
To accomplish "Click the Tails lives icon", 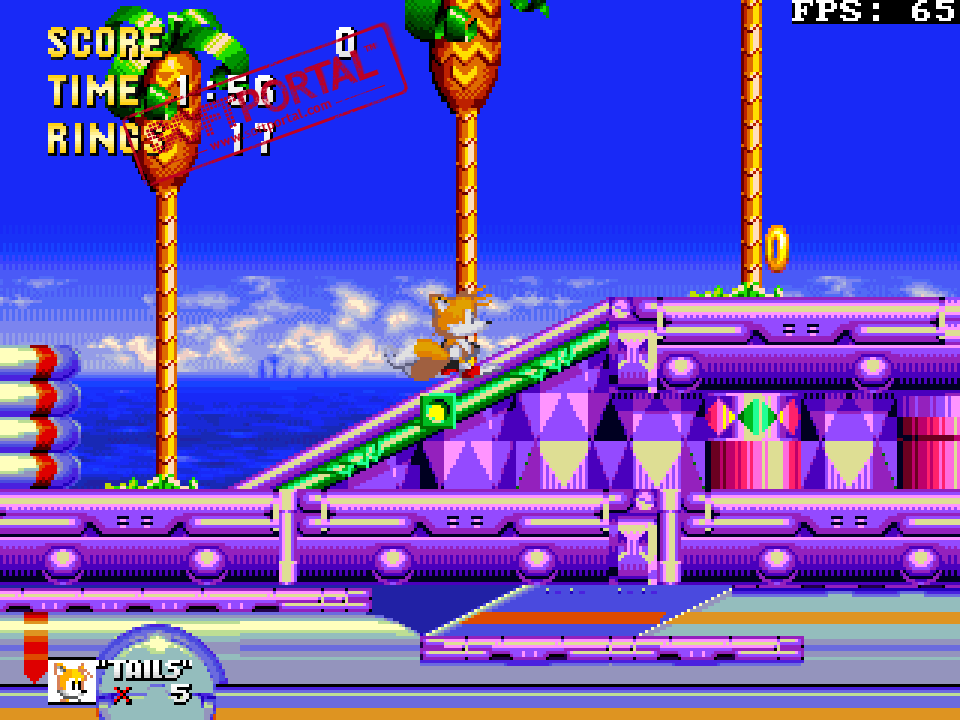I will tap(72, 682).
